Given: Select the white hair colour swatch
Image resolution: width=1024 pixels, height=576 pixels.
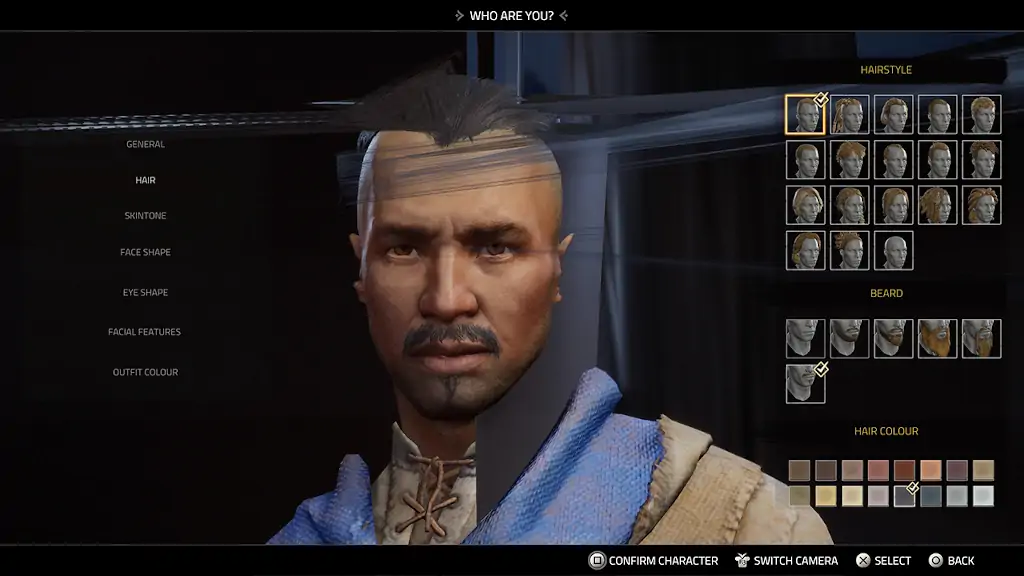Looking at the screenshot, I should click(x=983, y=496).
